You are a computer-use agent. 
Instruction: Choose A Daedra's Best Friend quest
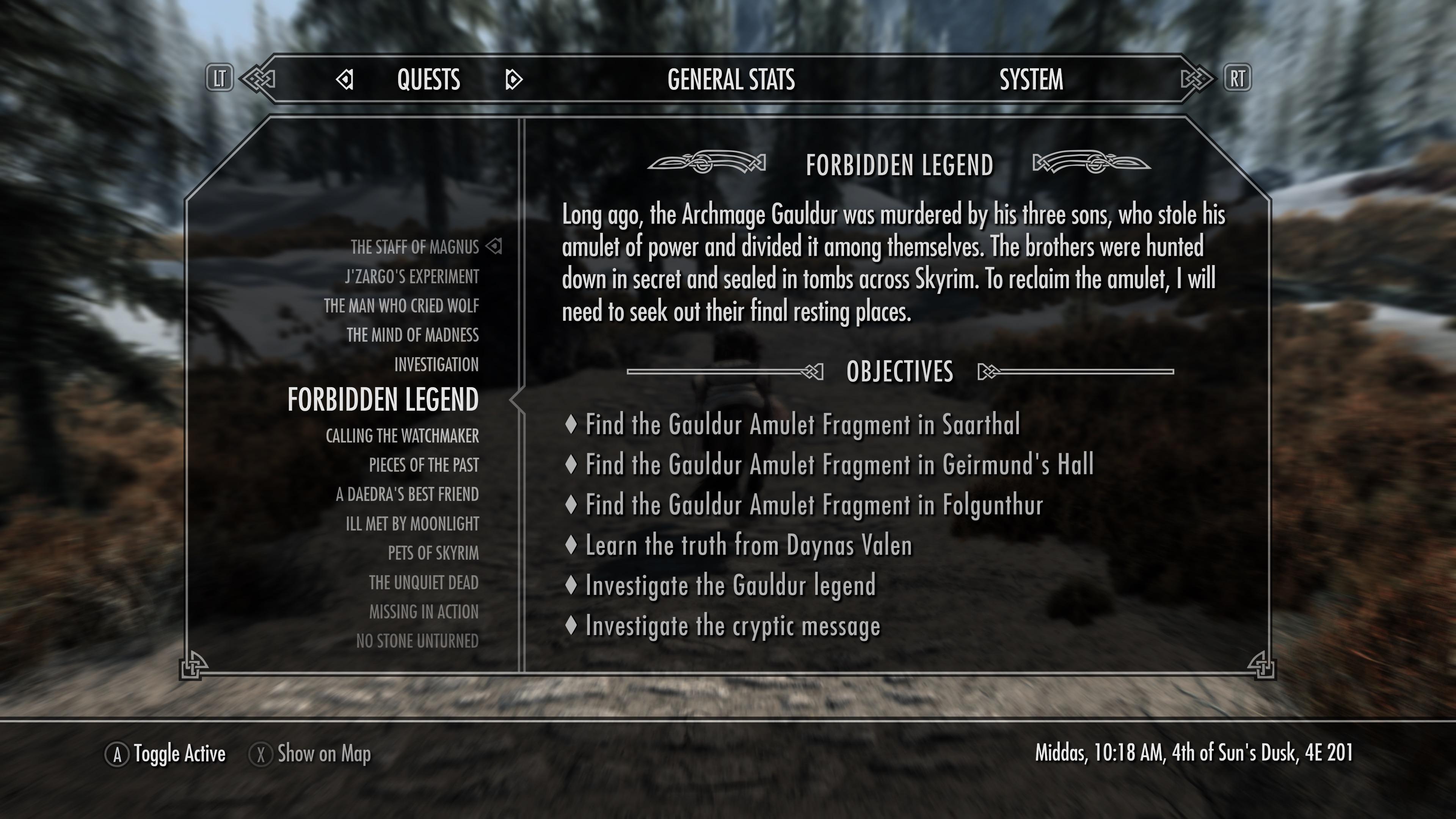pyautogui.click(x=407, y=495)
